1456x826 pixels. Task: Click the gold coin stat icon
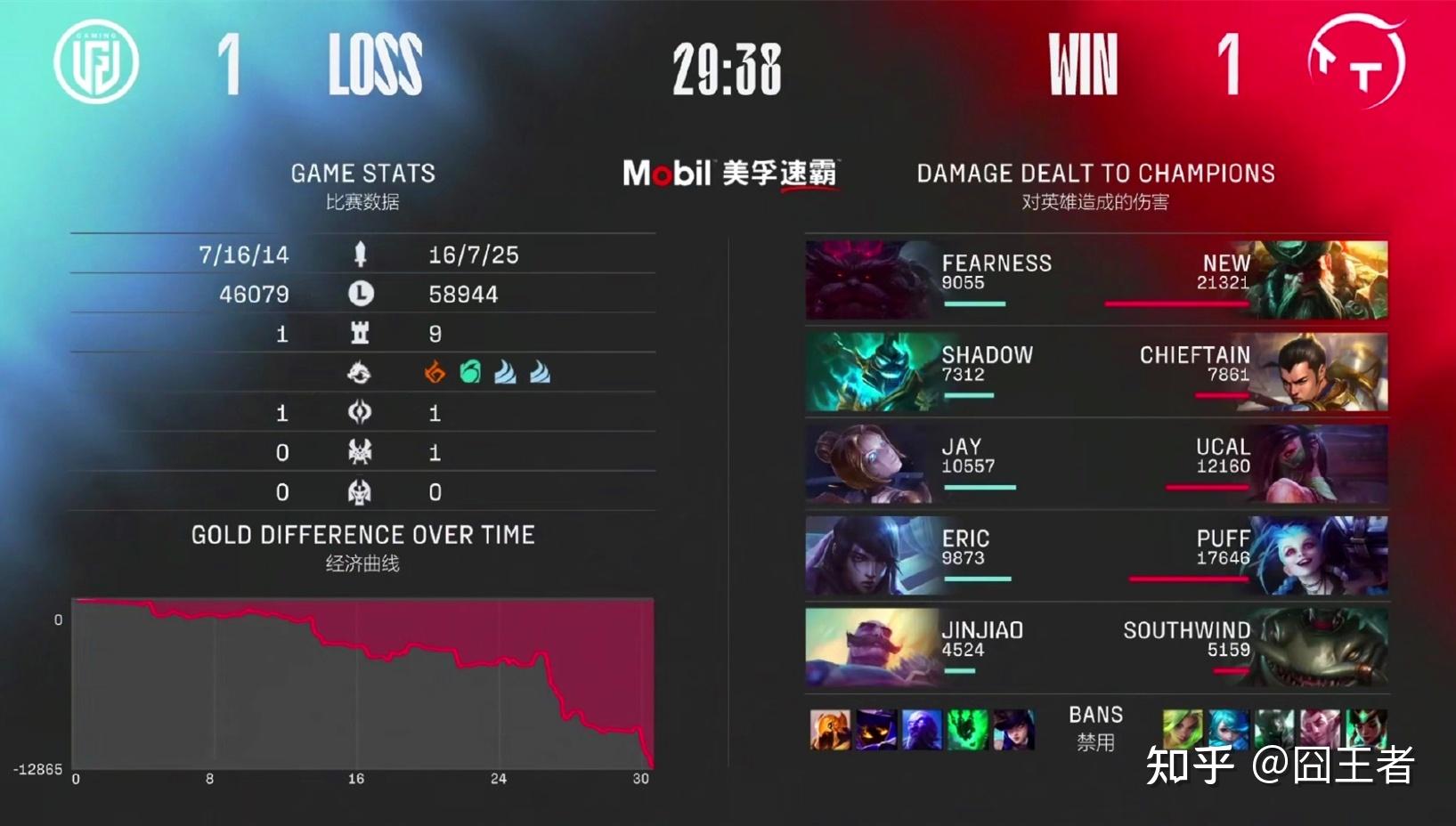coord(360,294)
